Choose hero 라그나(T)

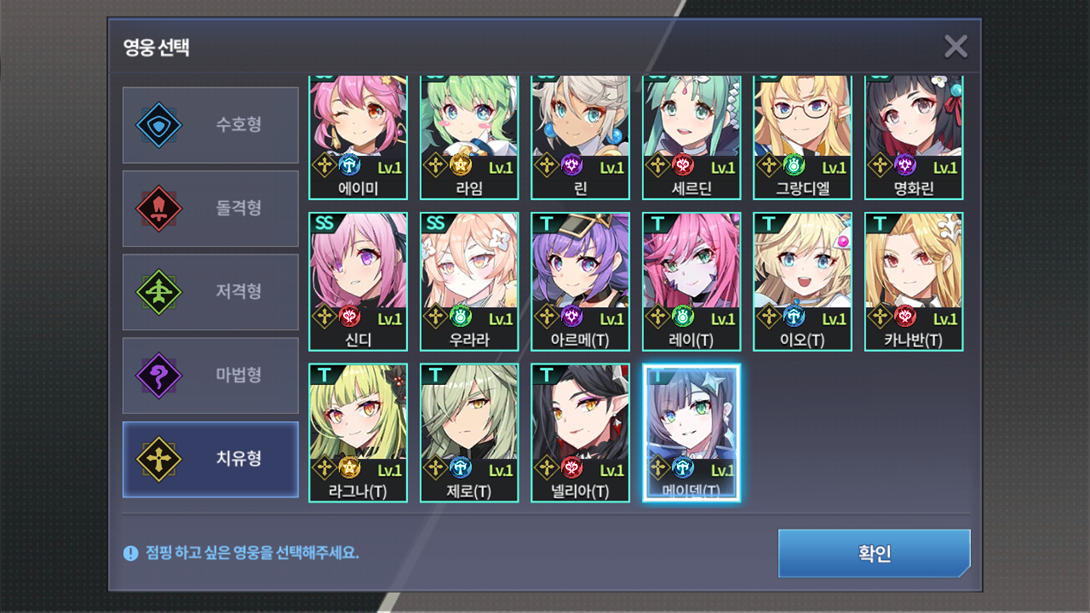[x=358, y=431]
